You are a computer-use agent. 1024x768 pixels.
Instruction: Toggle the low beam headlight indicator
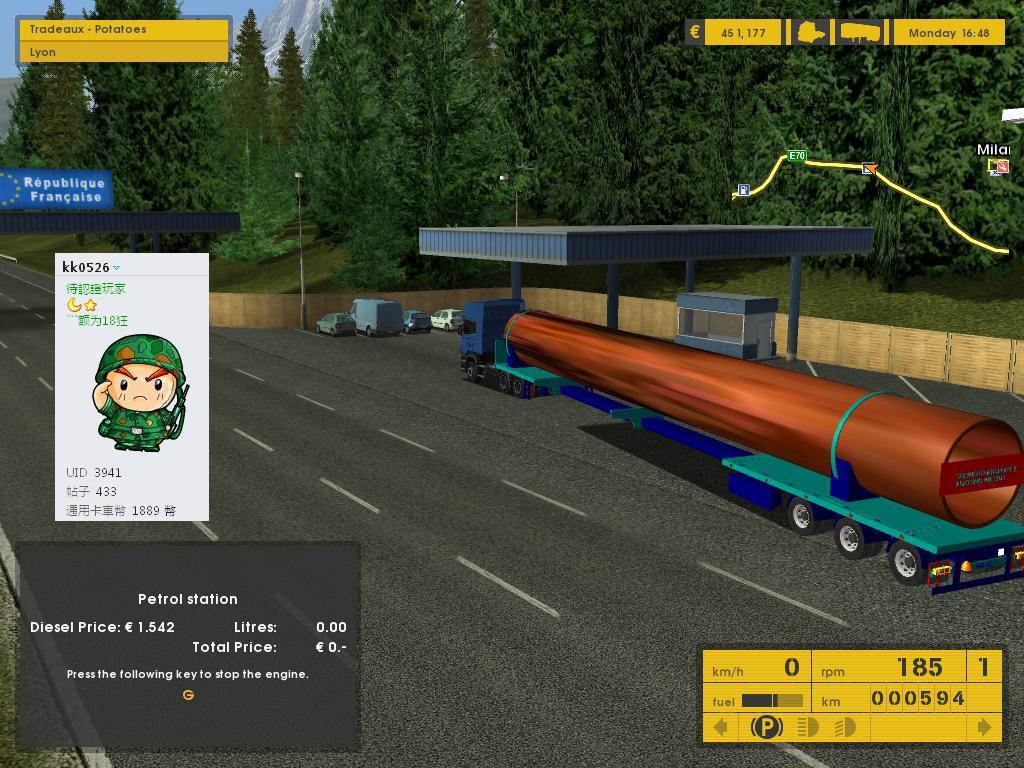[x=808, y=727]
